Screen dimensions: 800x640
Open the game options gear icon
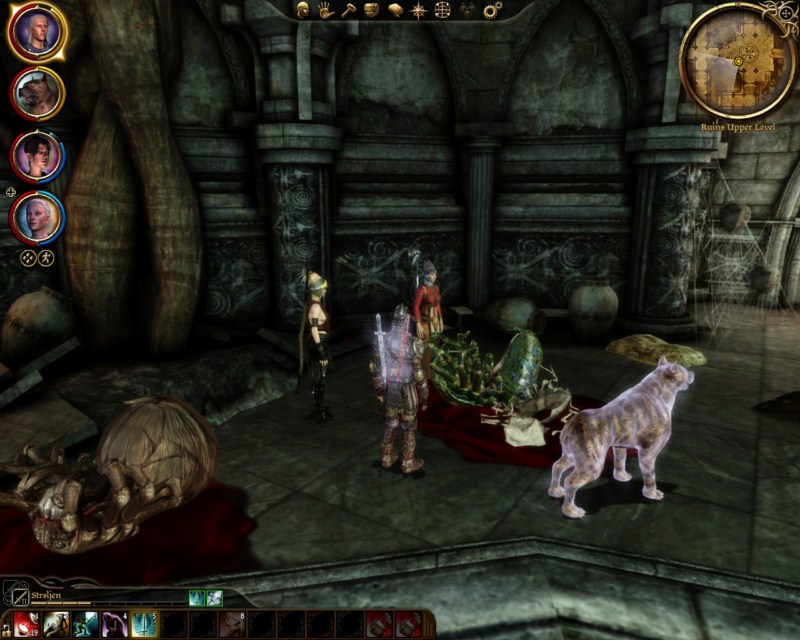coord(491,10)
